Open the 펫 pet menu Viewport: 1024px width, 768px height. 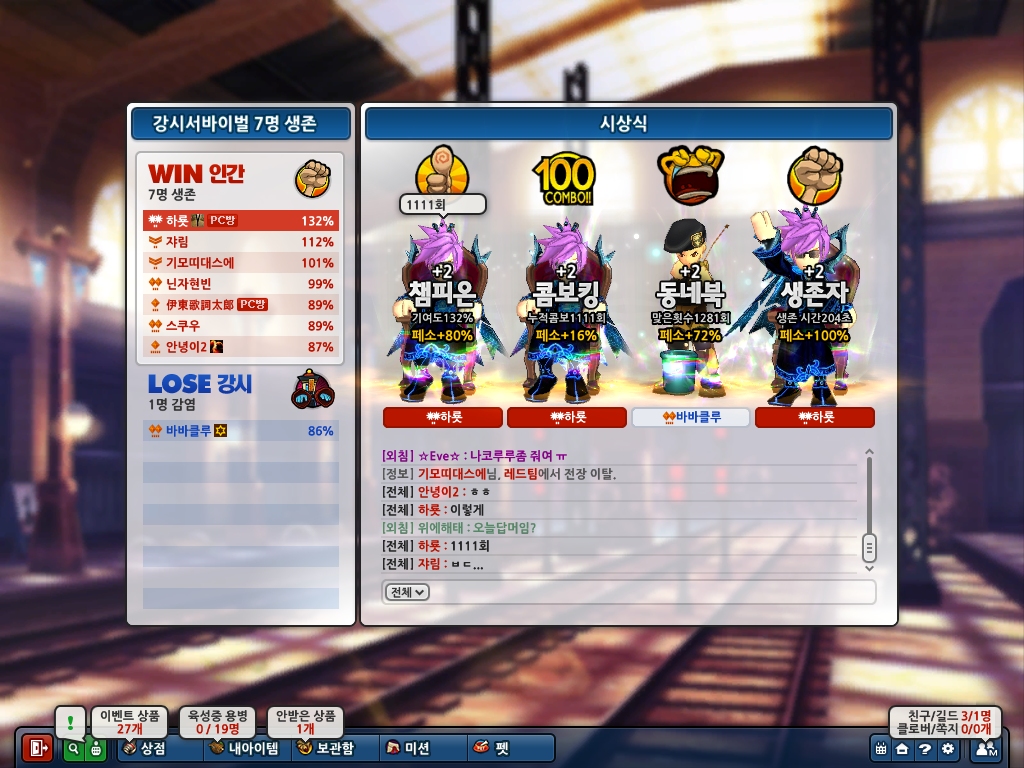click(x=492, y=748)
